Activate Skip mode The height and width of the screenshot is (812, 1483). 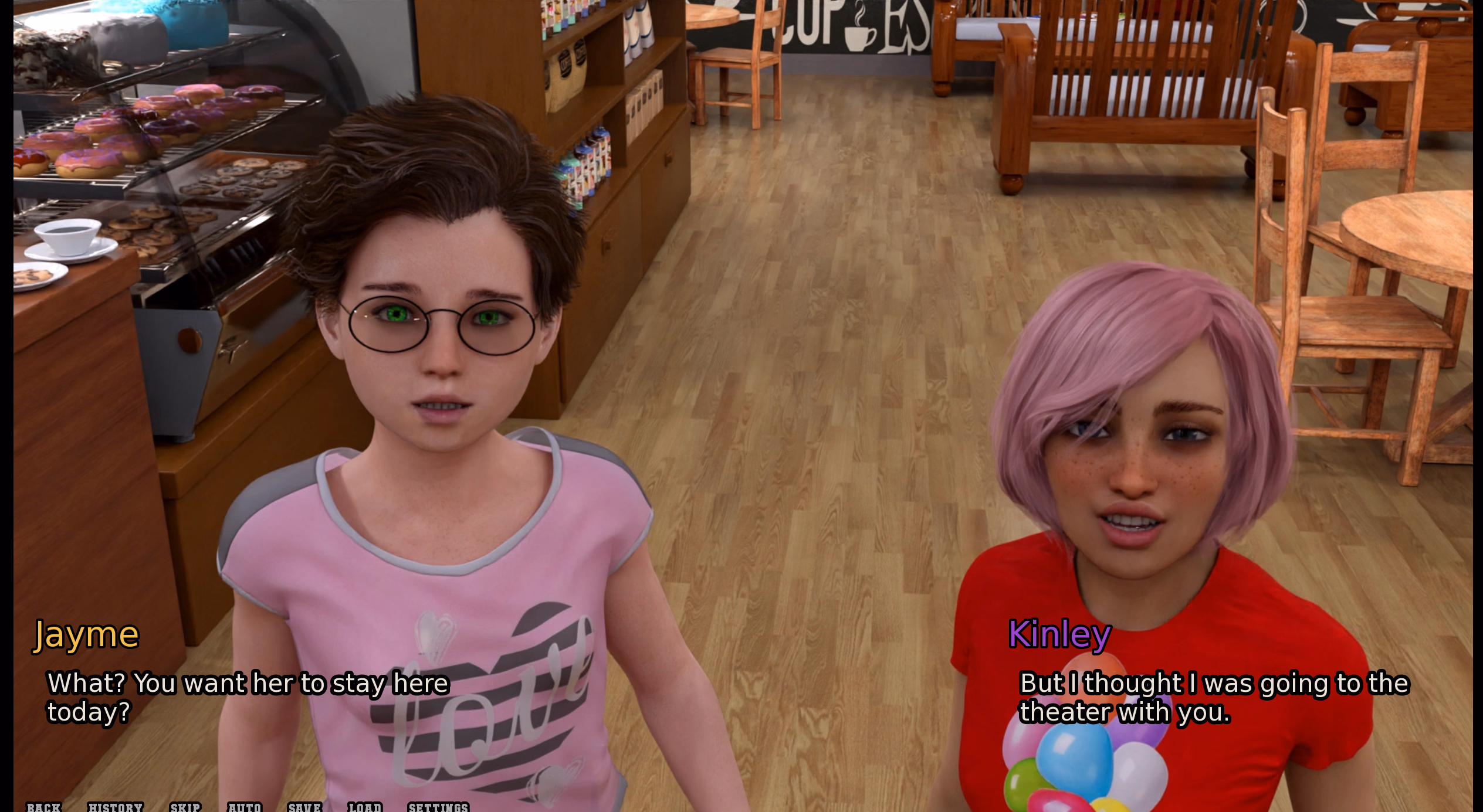(x=185, y=807)
